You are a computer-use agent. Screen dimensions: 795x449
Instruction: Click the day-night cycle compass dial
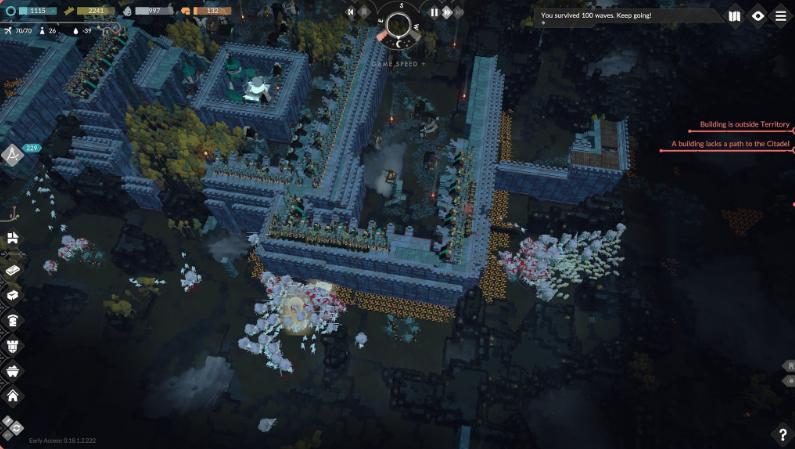[x=398, y=27]
